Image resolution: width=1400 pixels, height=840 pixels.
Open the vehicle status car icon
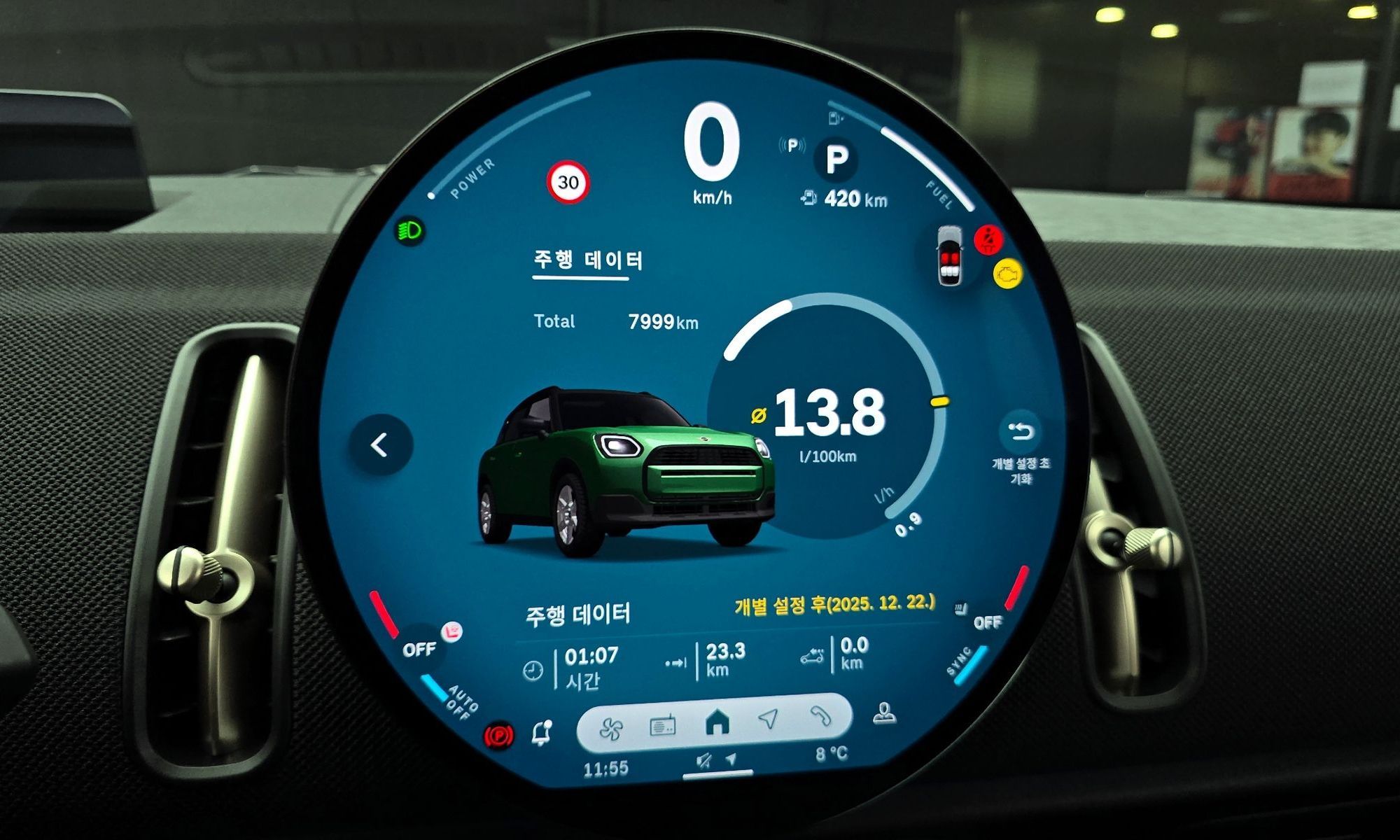(949, 256)
